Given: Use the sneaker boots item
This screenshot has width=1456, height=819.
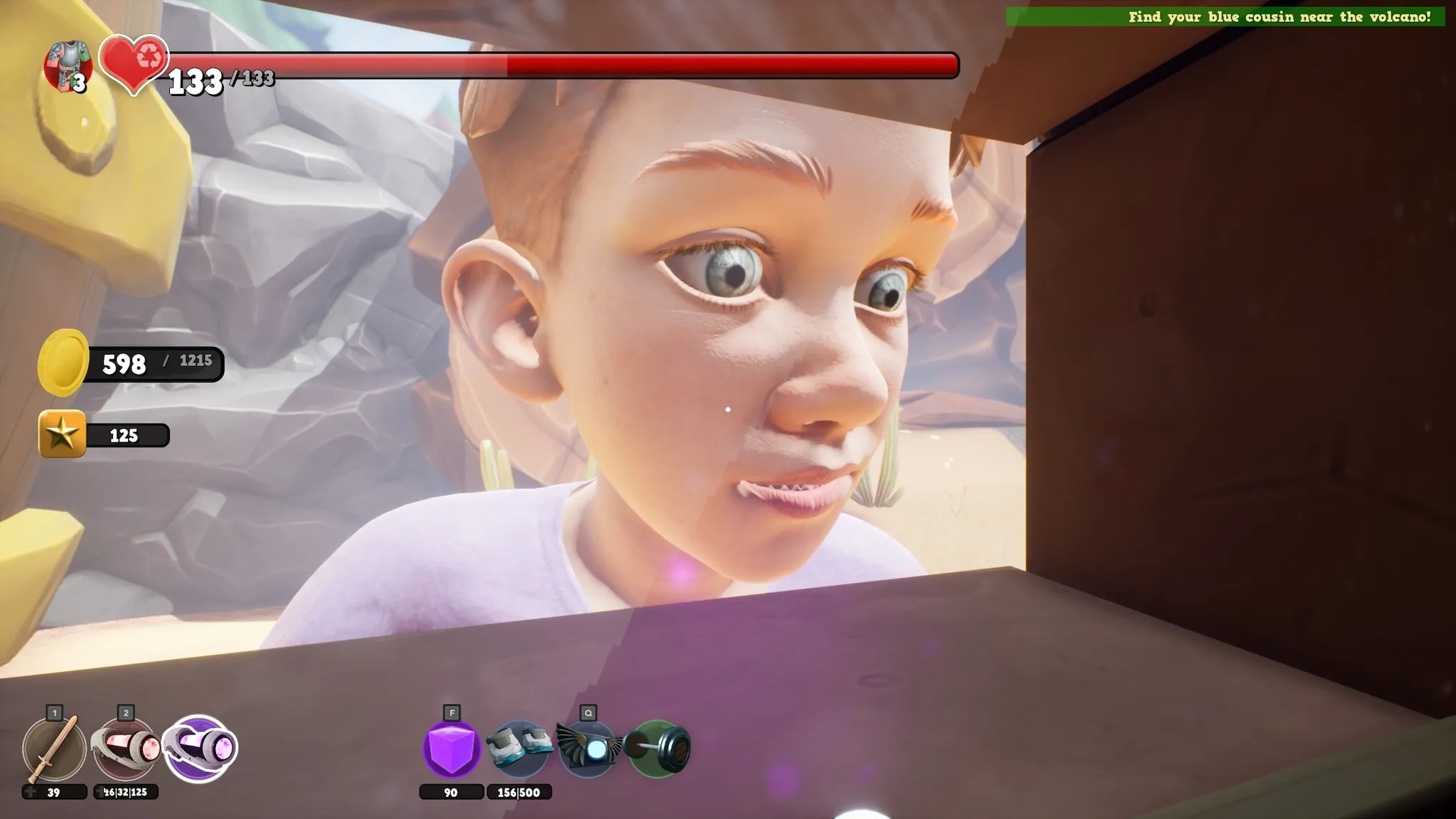Looking at the screenshot, I should (519, 747).
